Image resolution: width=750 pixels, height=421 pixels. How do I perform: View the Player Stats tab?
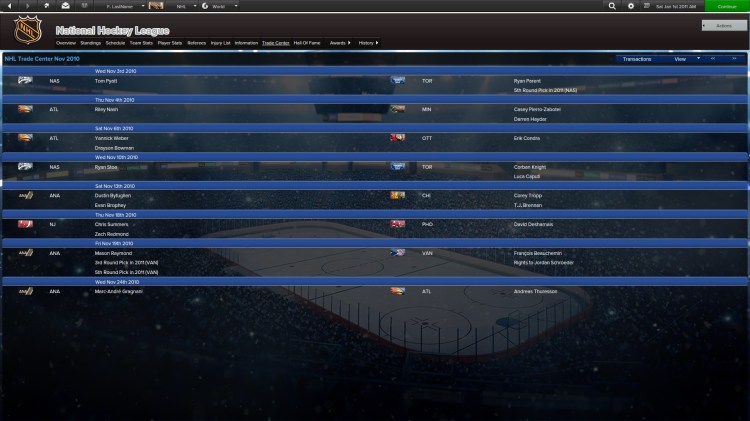(x=169, y=44)
